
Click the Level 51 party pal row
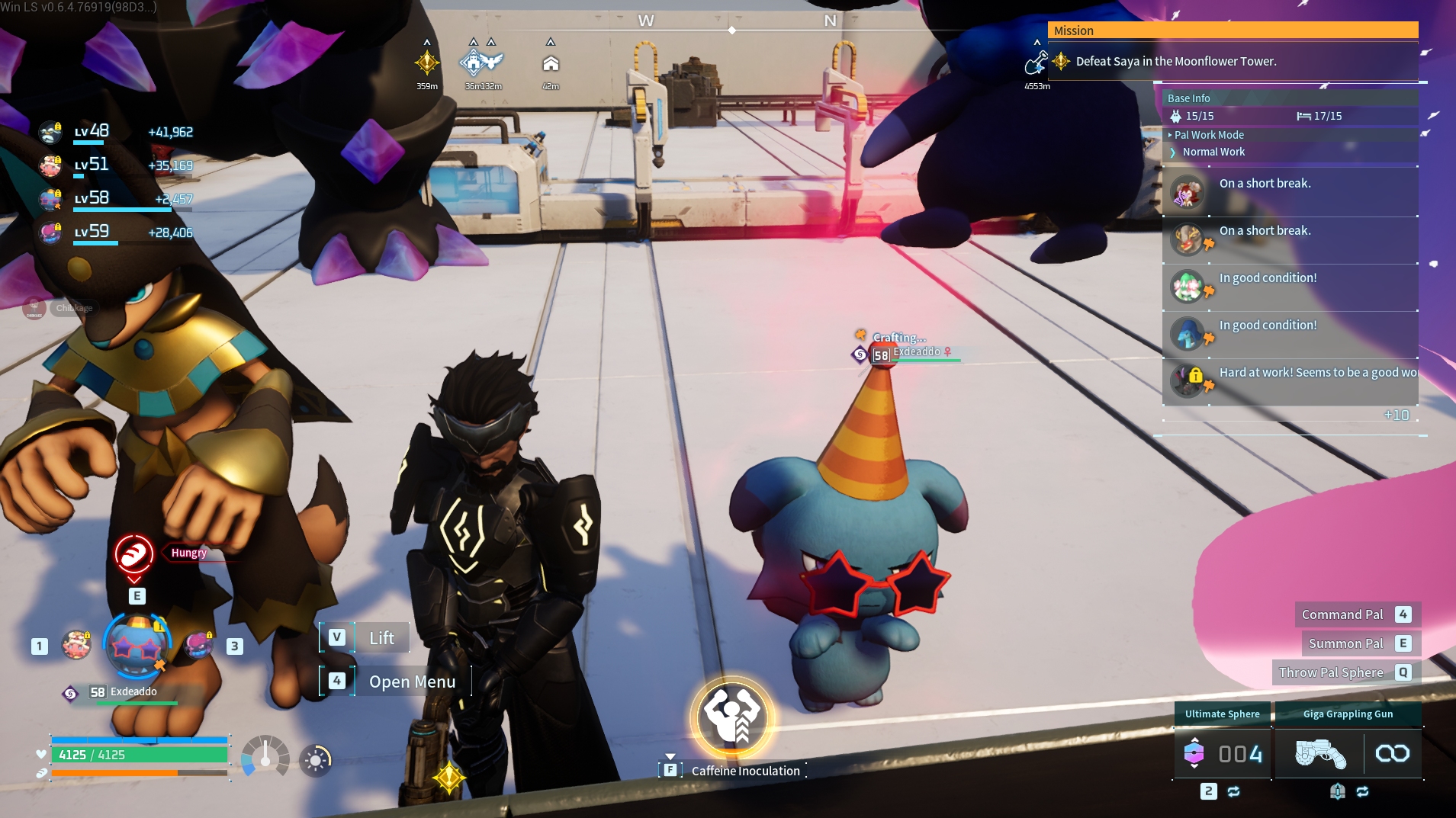tap(116, 165)
